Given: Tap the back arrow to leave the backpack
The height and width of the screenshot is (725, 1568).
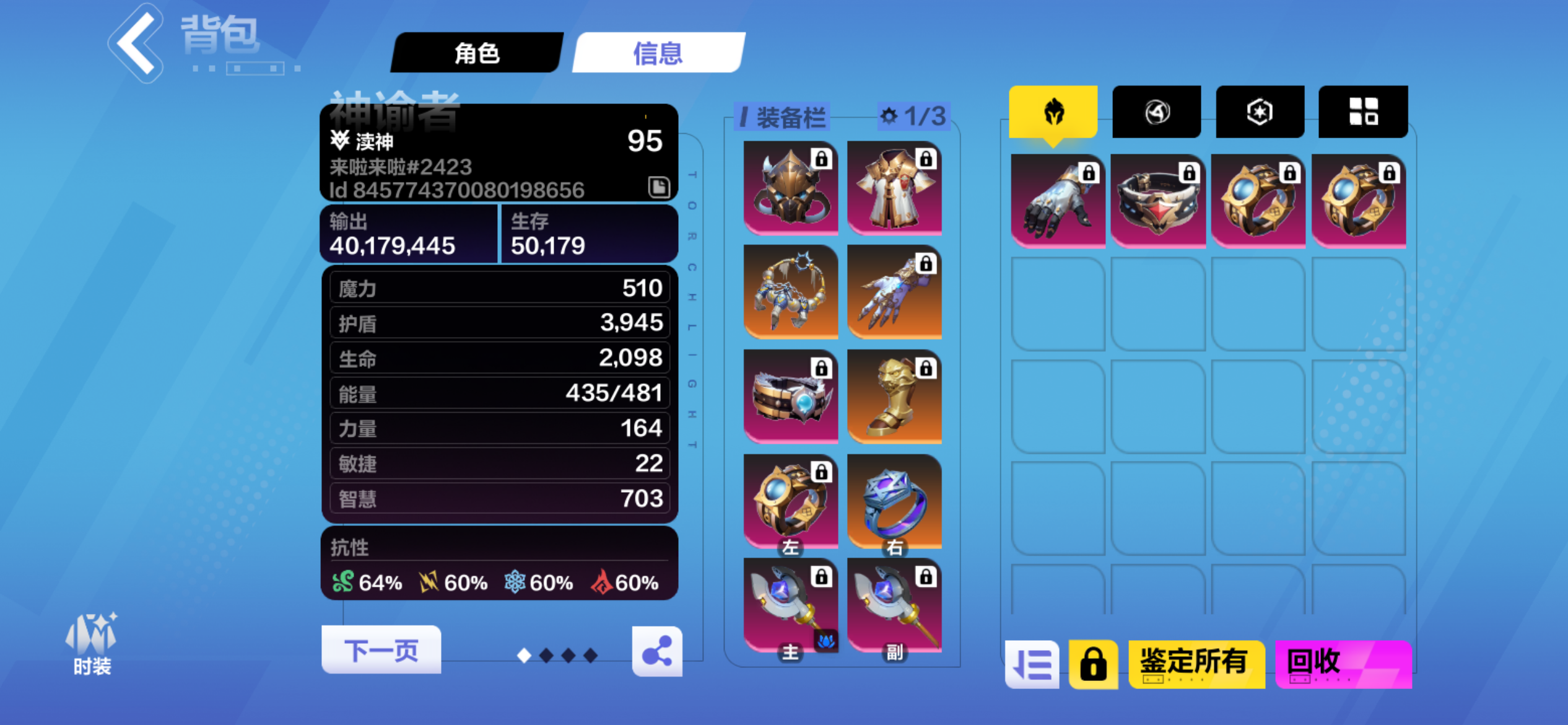Looking at the screenshot, I should coord(136,43).
